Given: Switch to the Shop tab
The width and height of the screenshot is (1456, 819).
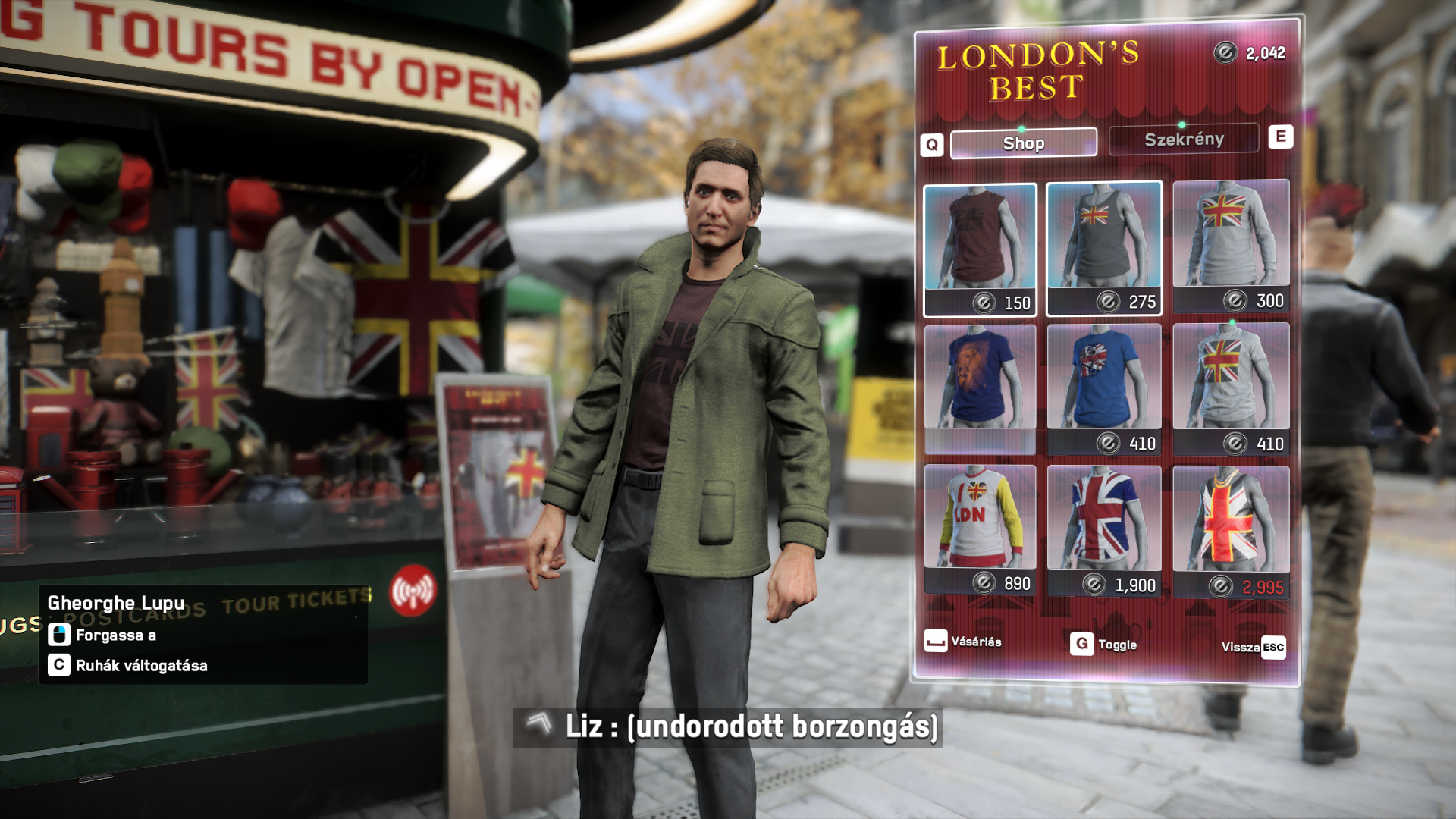Looking at the screenshot, I should 1023,143.
